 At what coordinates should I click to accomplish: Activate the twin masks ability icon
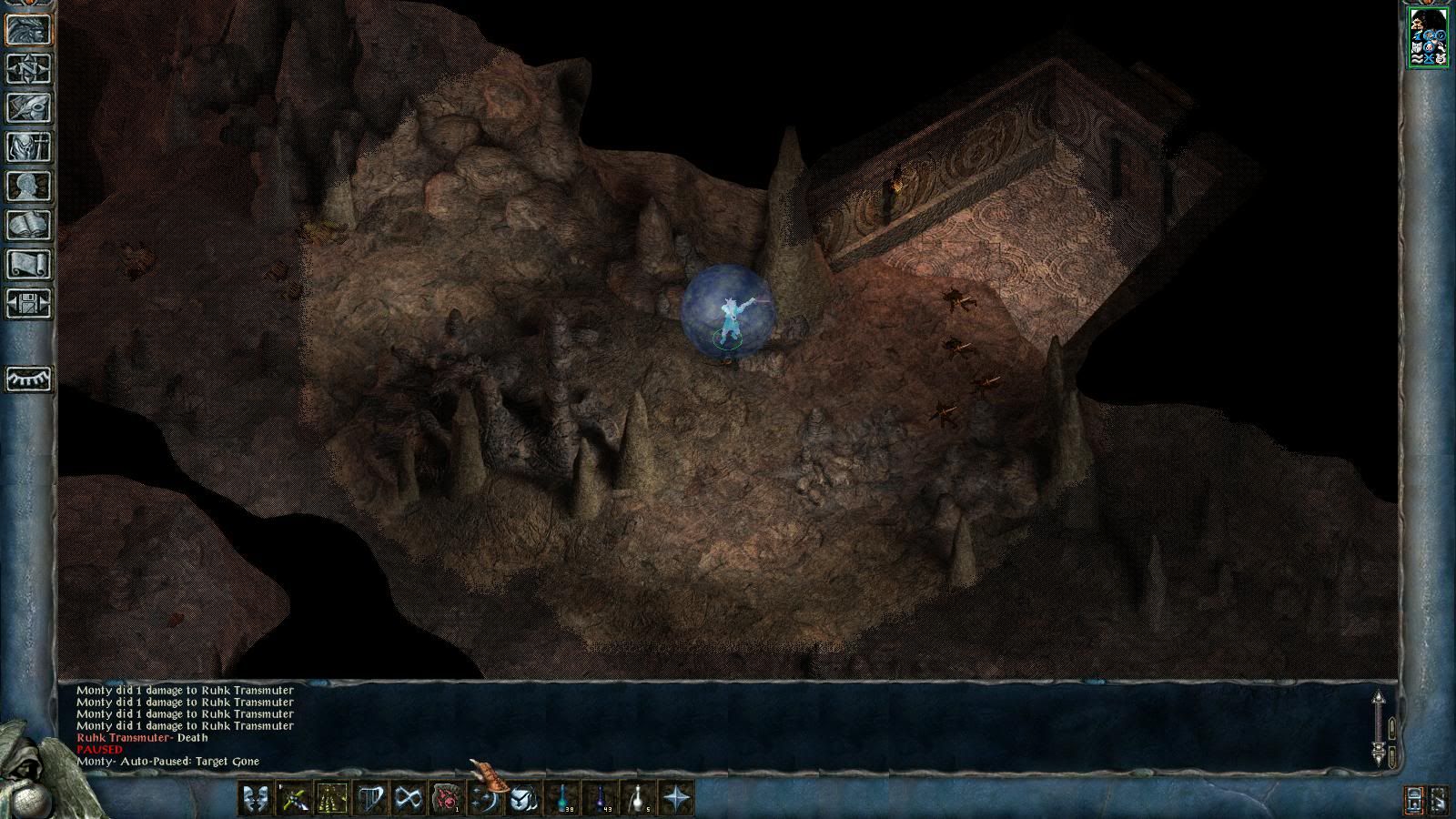(256, 798)
